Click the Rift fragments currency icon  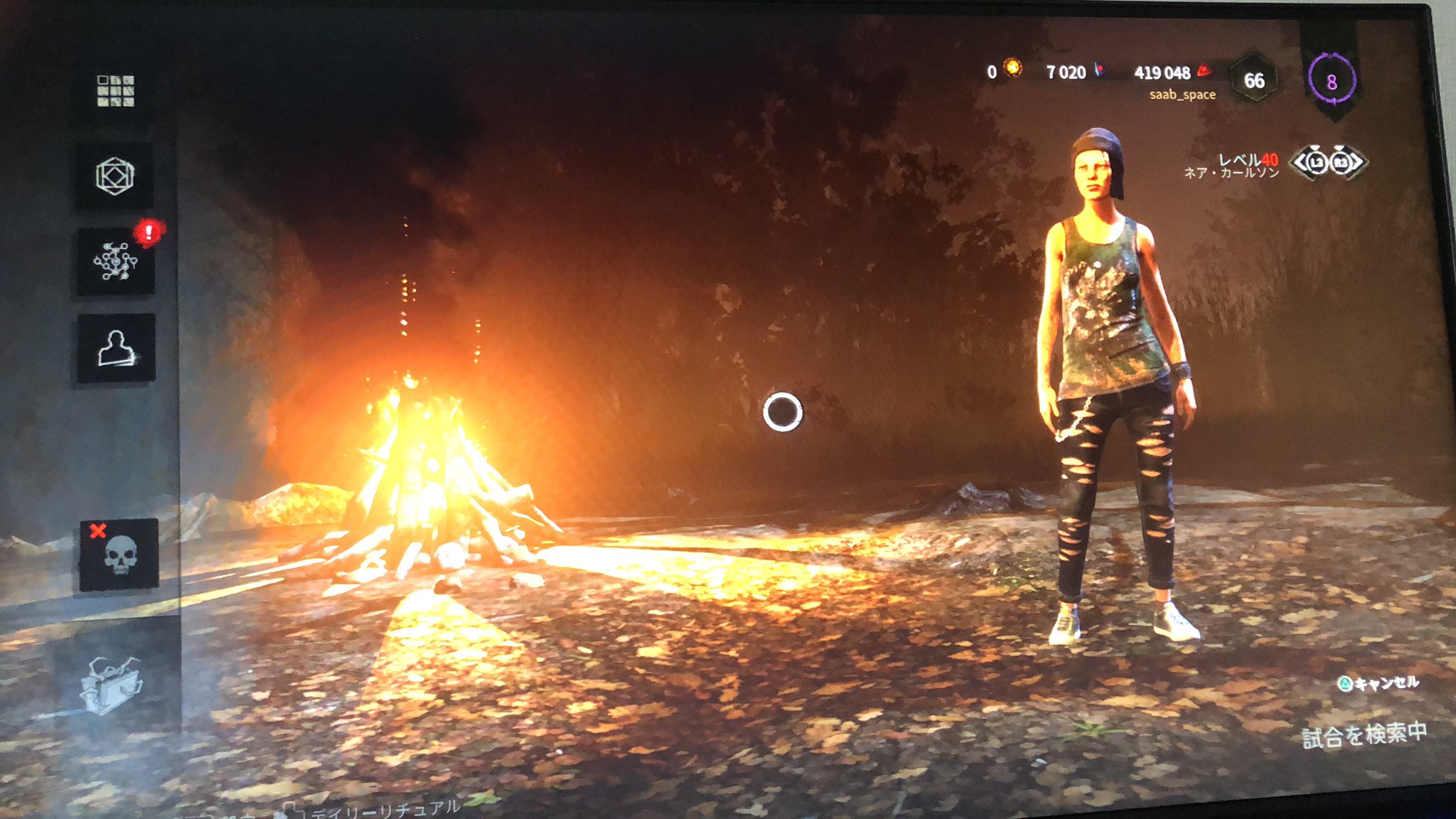pyautogui.click(x=1098, y=70)
